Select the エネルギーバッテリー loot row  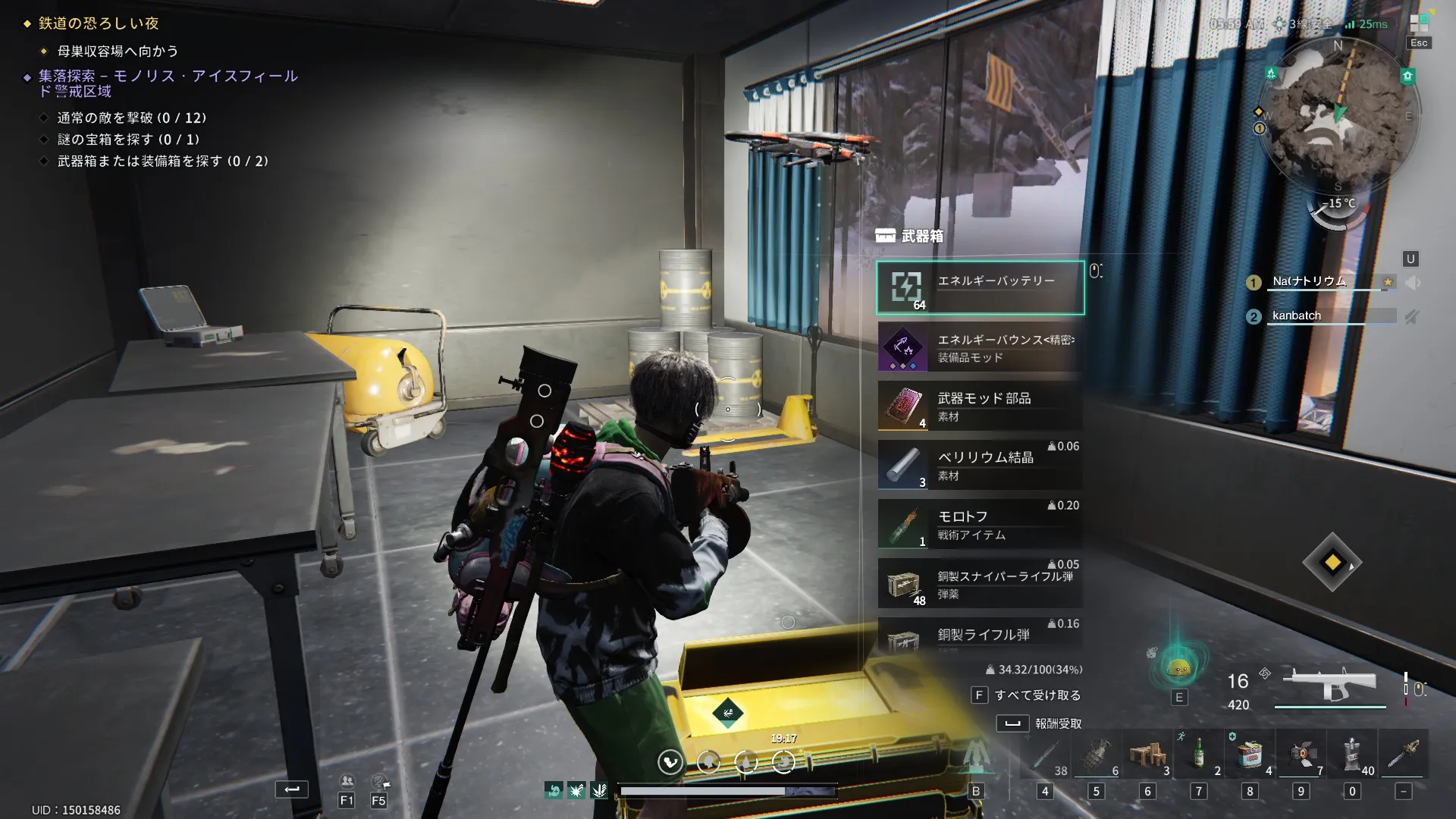[x=980, y=287]
